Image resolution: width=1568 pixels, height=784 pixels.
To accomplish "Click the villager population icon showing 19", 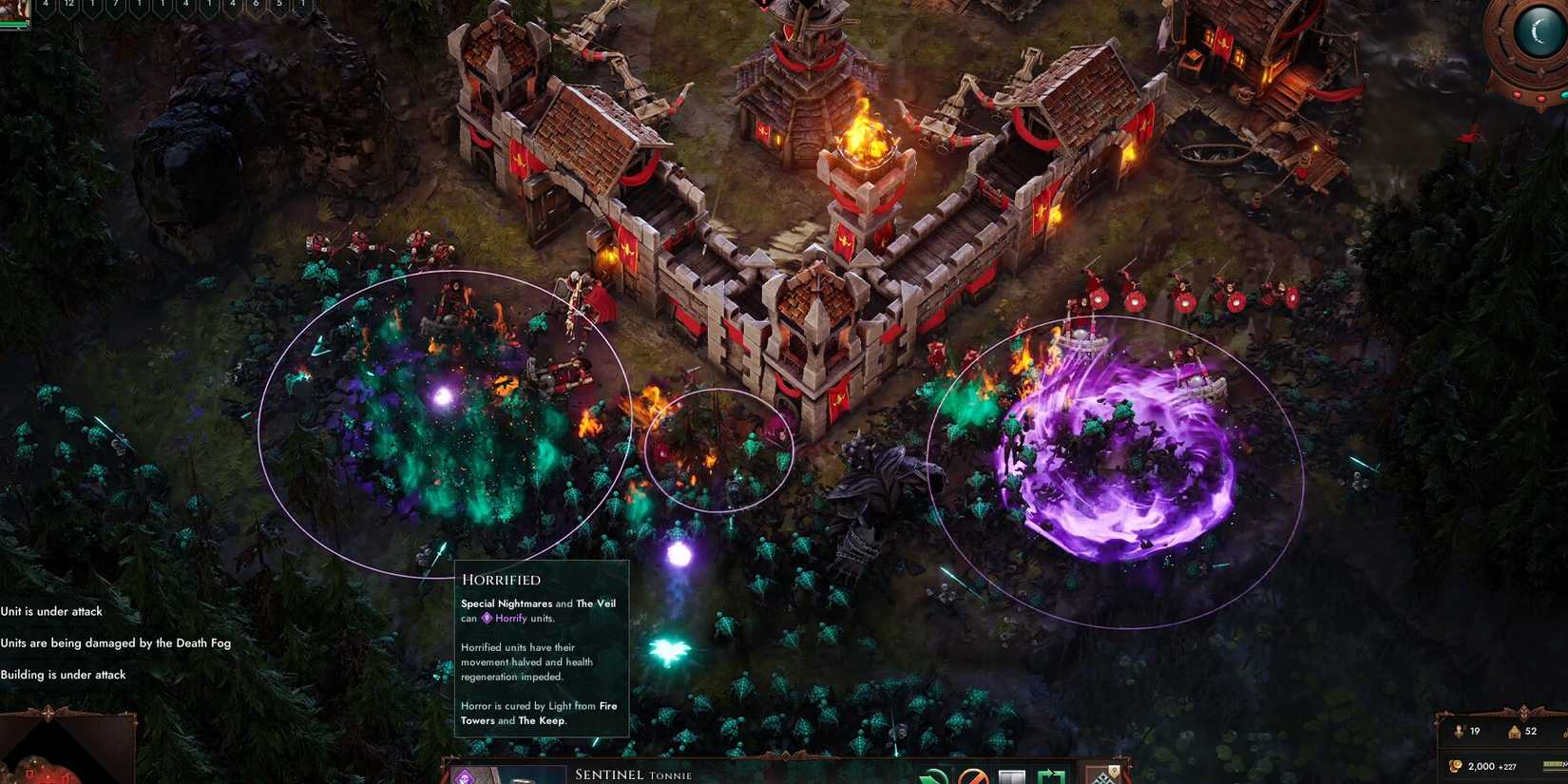I will click(x=1460, y=732).
